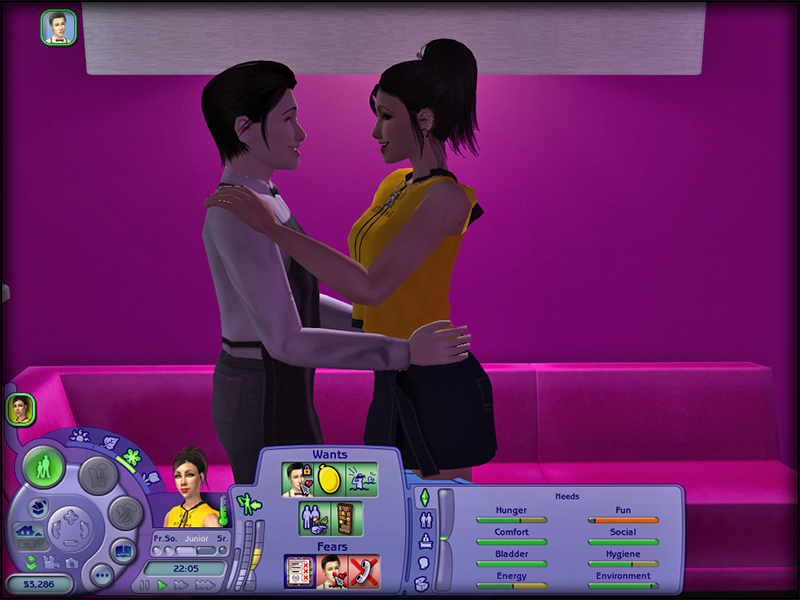Switch to the Needs plumbob tab
The width and height of the screenshot is (800, 600).
tap(423, 498)
